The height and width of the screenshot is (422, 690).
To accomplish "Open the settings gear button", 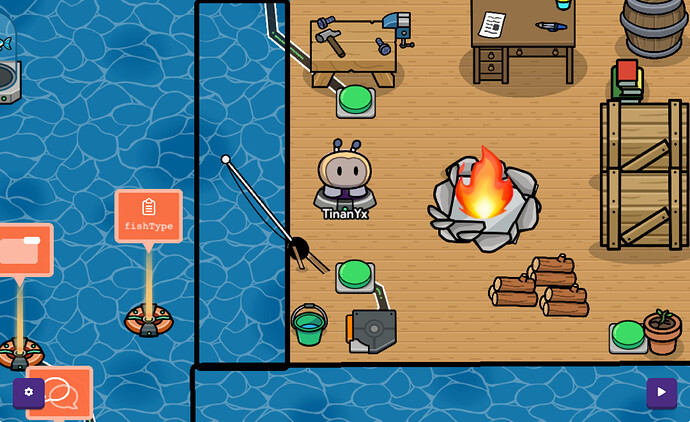I will pyautogui.click(x=28, y=392).
